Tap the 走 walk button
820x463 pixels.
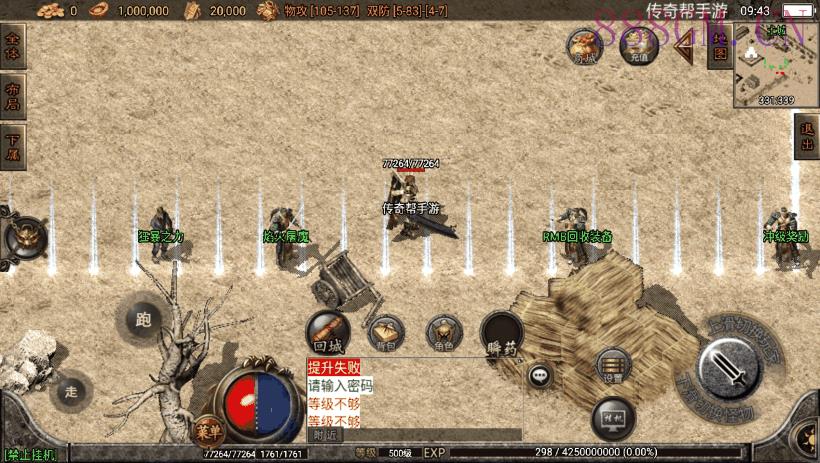[x=70, y=390]
